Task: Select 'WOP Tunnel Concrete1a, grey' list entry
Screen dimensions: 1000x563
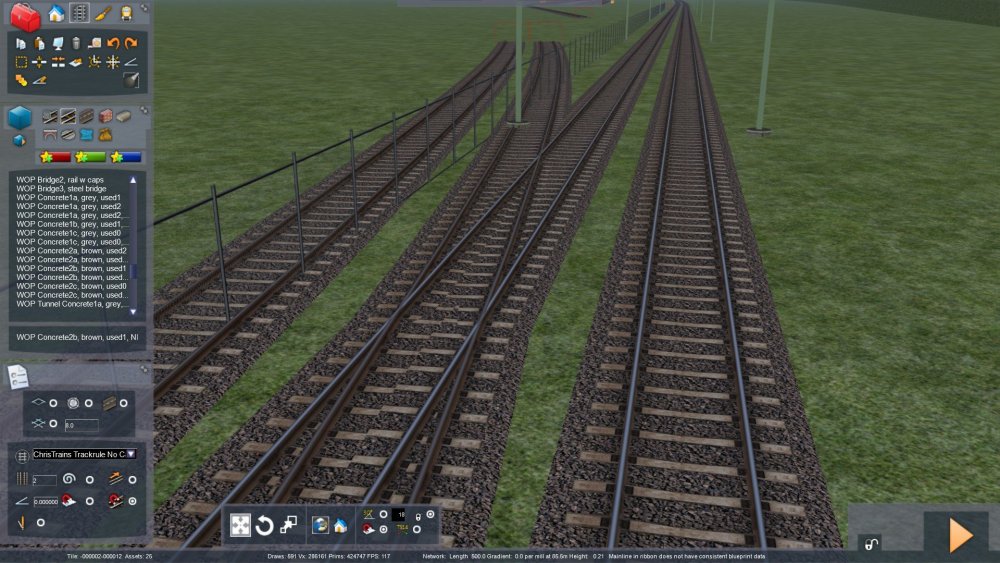Action: [70, 304]
